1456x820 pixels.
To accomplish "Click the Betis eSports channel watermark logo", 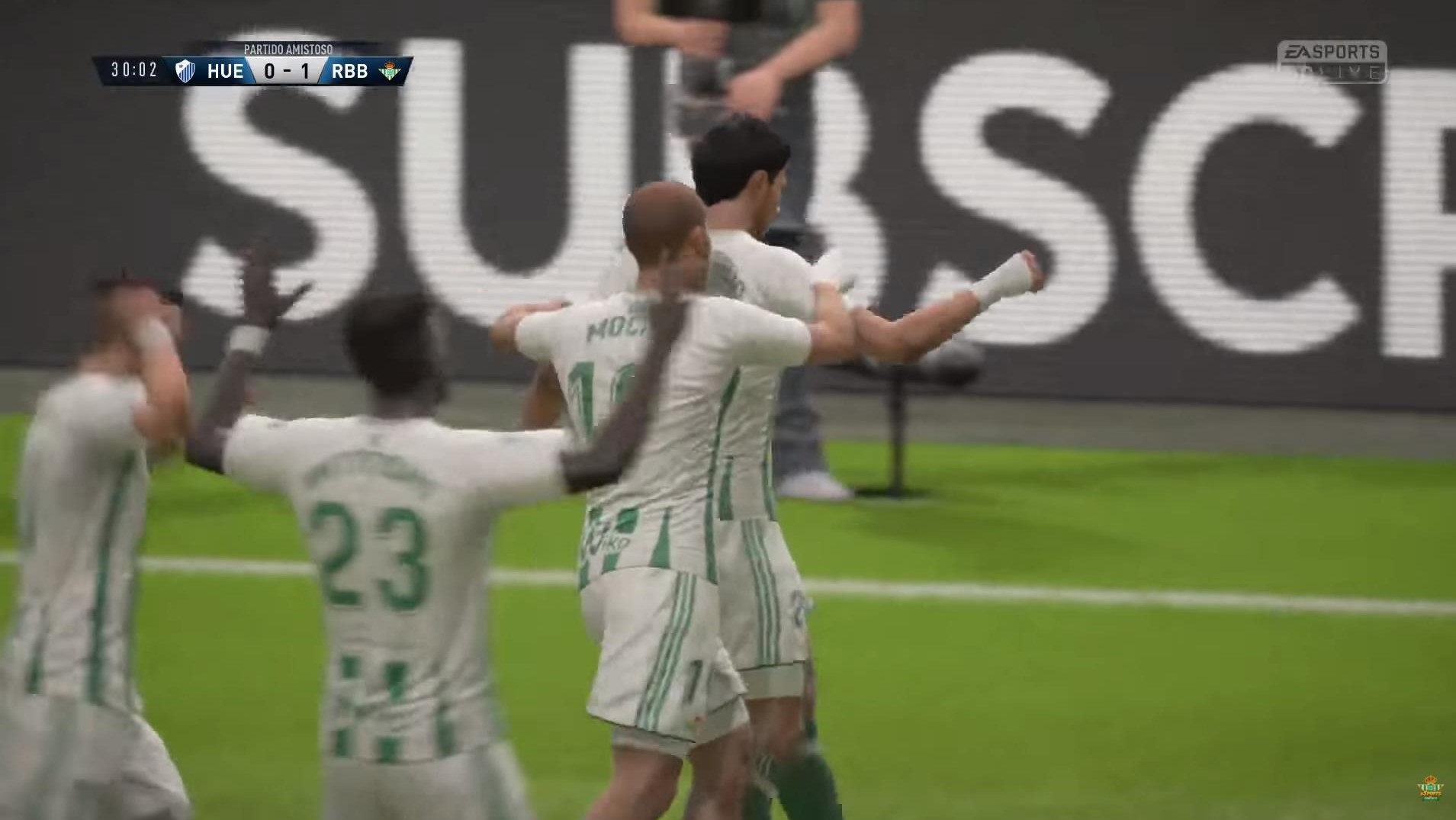I will [1430, 789].
